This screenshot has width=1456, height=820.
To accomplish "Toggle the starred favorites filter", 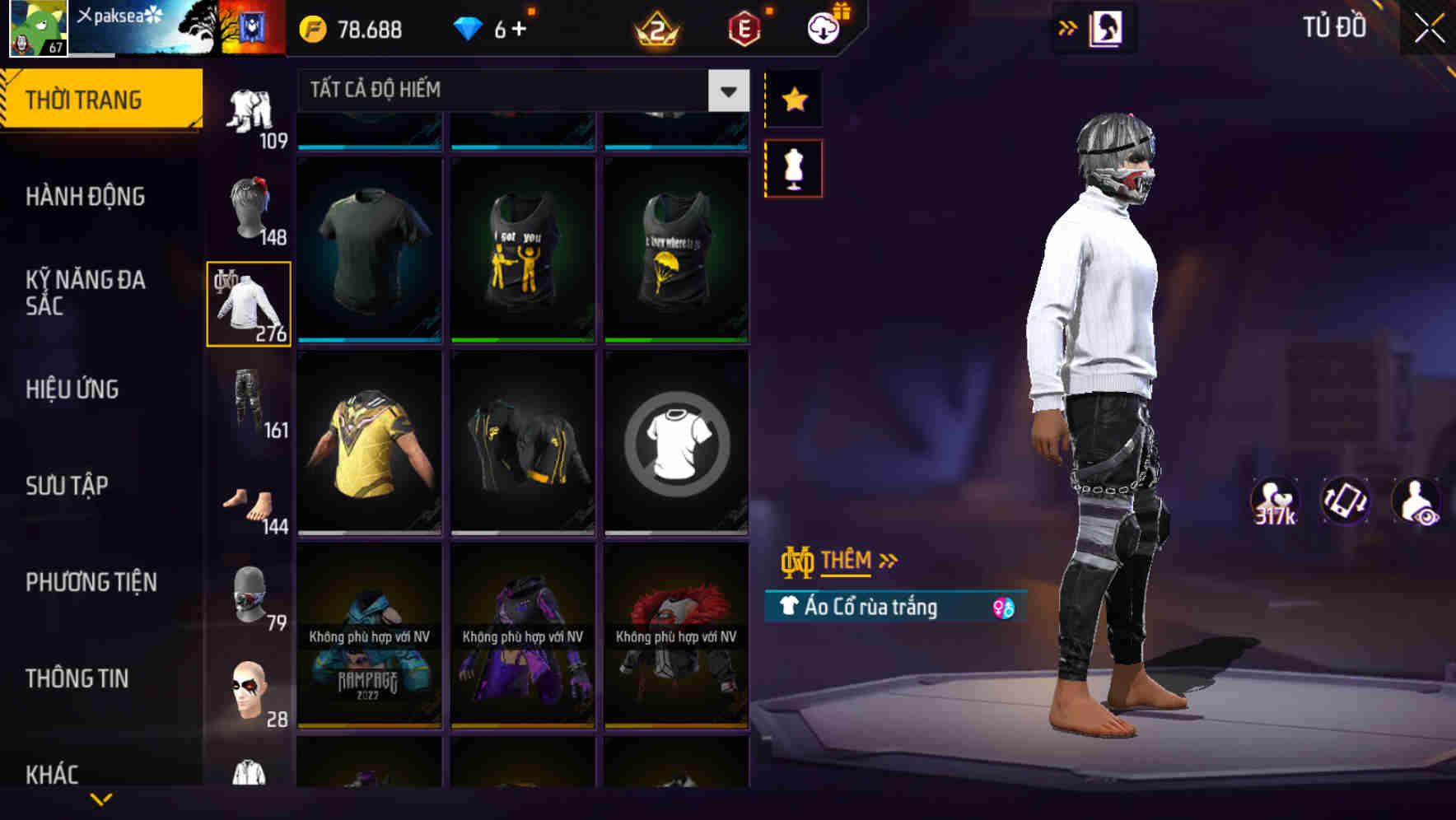I will [793, 100].
